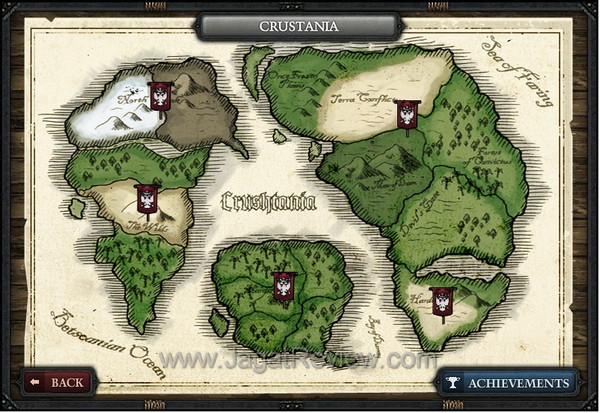This screenshot has height=413, width=600.
Task: Open the Achievements screen
Action: (x=508, y=382)
